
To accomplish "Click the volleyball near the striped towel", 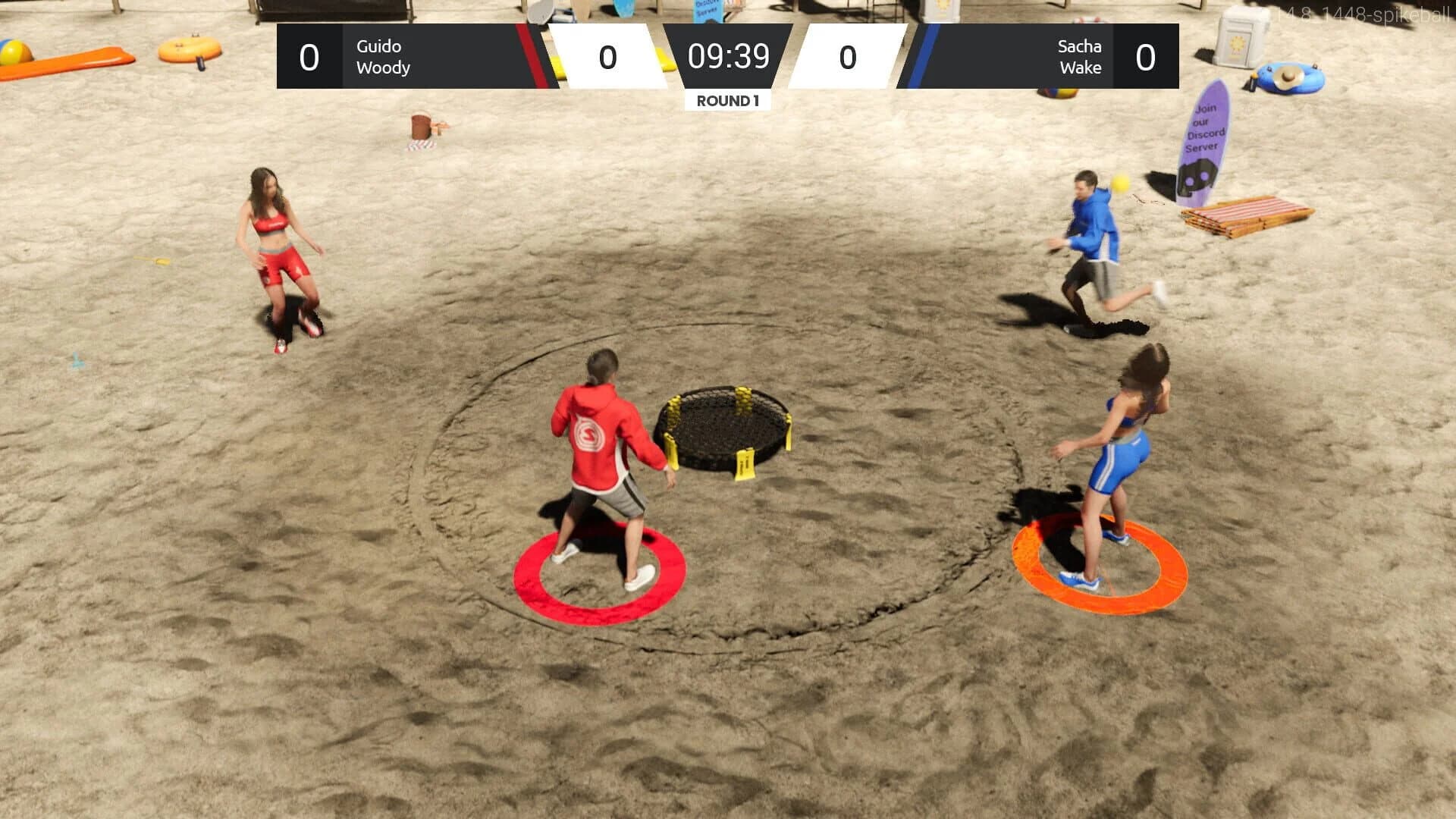I will coord(1059,91).
